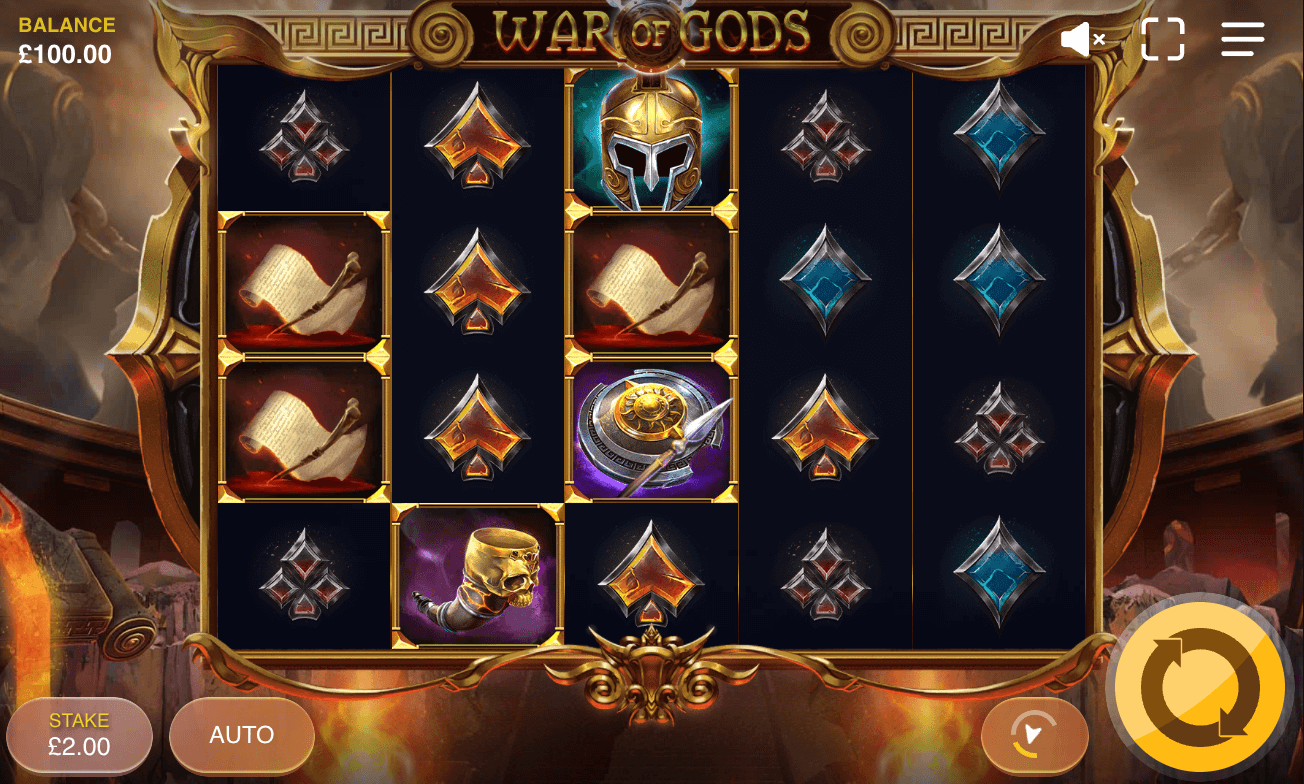Open the hamburger menu

click(1242, 39)
